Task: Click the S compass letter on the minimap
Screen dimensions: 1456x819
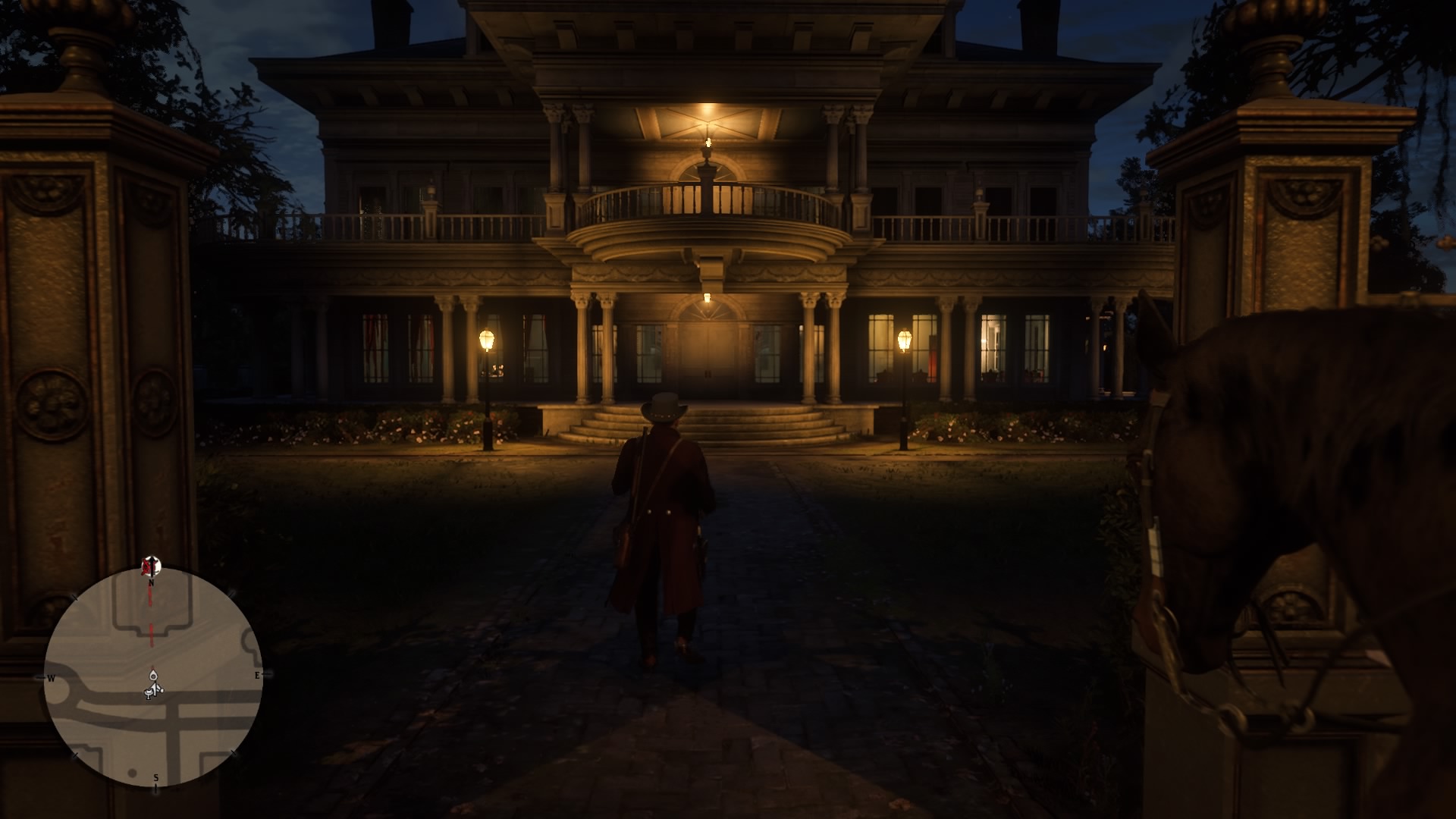Action: coord(155,777)
